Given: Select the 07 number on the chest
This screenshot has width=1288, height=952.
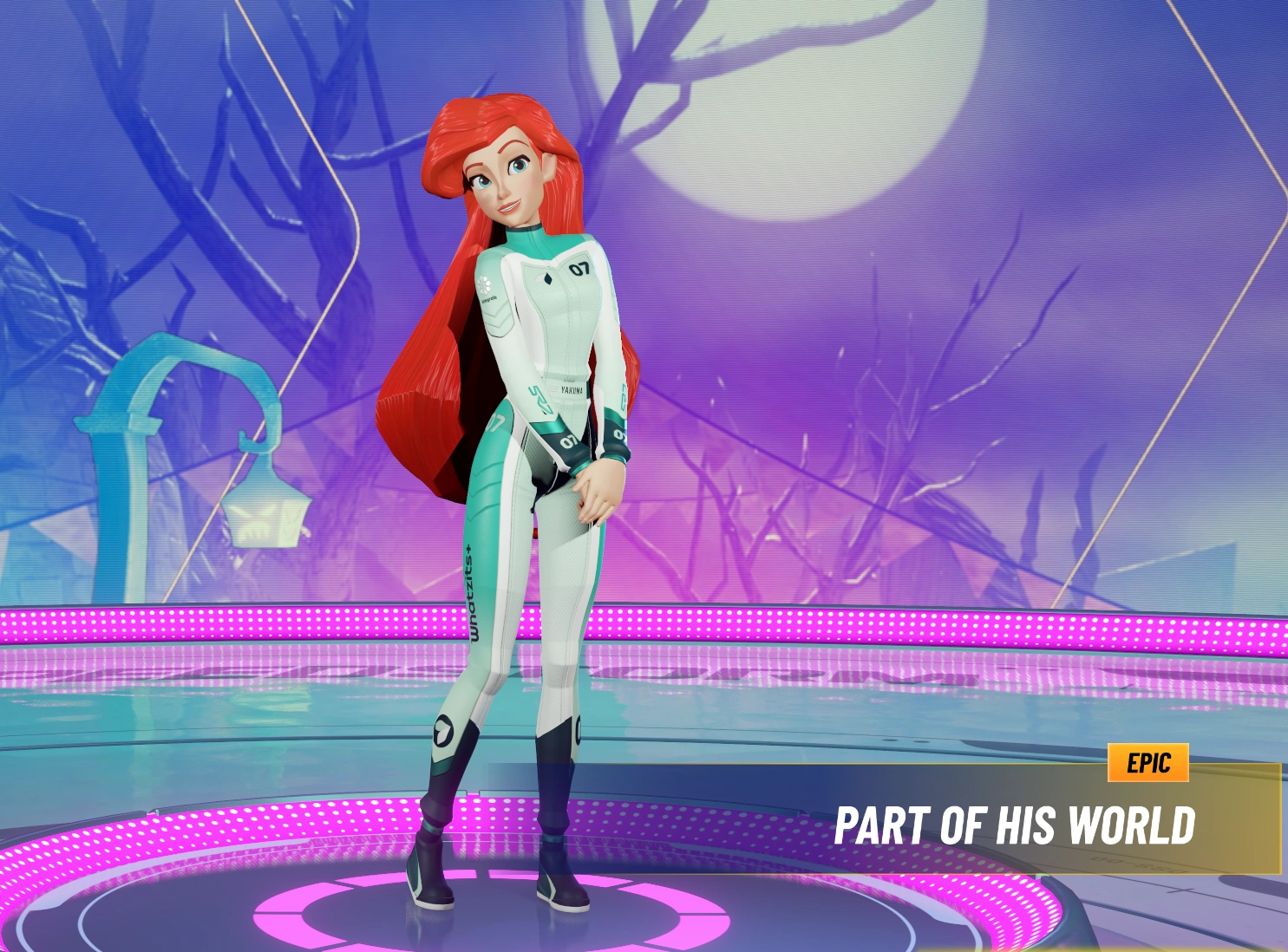Looking at the screenshot, I should (x=579, y=268).
